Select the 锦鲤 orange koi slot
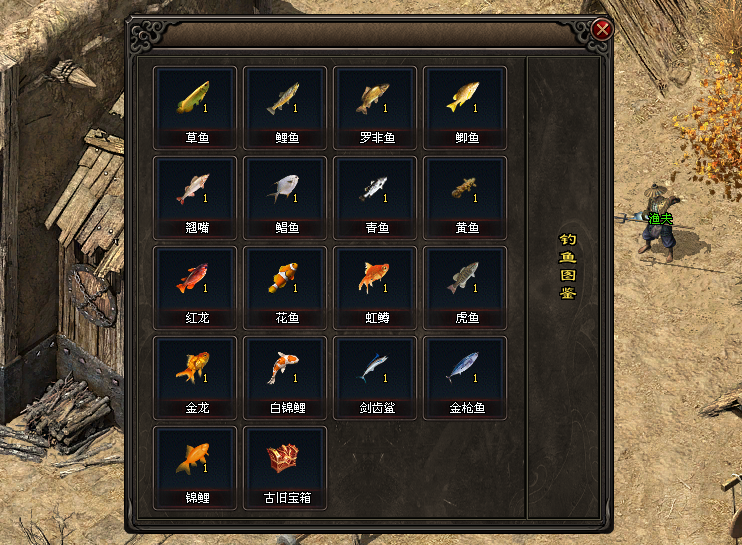The width and height of the screenshot is (742, 545). click(x=195, y=460)
